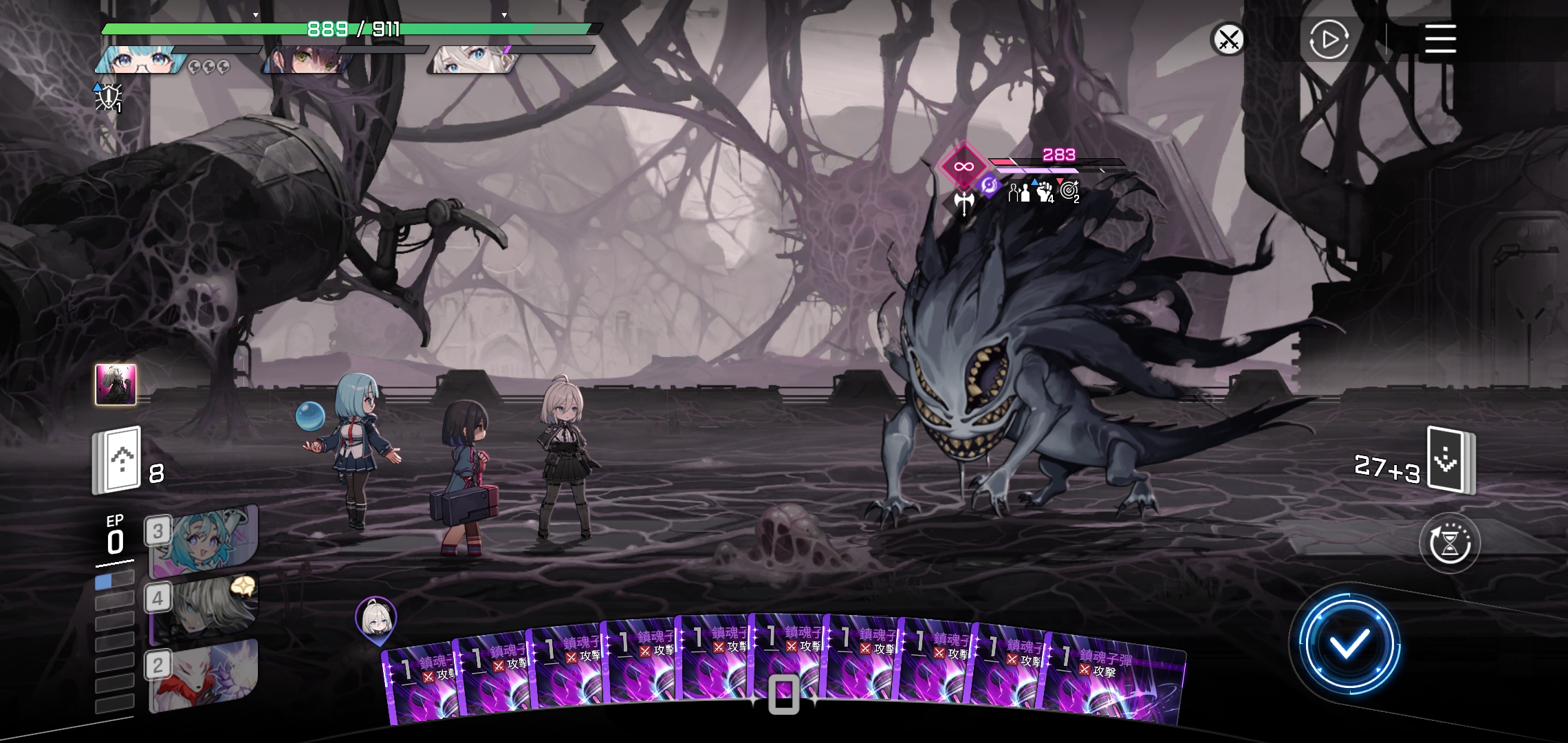
Task: Open the draw pile deck showing 8
Action: pos(118,460)
